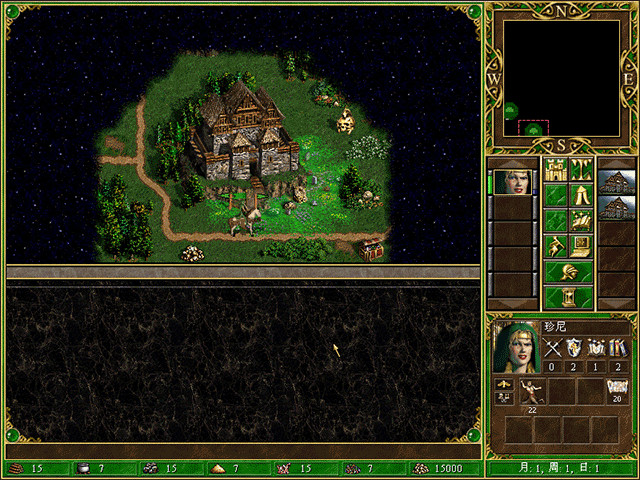The image size is (640, 480).
Task: Open the spellbook cast spell button
Action: pos(581,220)
